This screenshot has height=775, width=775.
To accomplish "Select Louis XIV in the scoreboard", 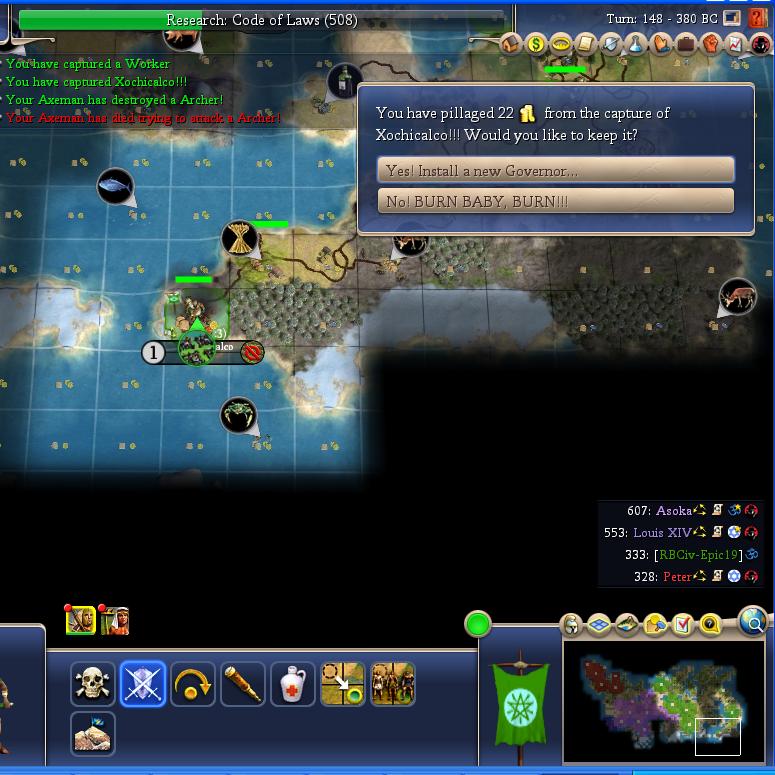I will pyautogui.click(x=662, y=532).
